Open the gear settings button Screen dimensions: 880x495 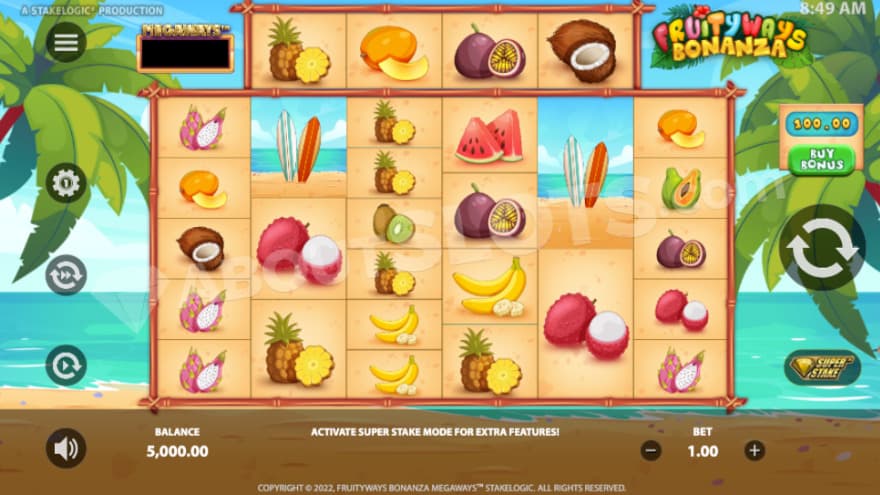(x=66, y=182)
